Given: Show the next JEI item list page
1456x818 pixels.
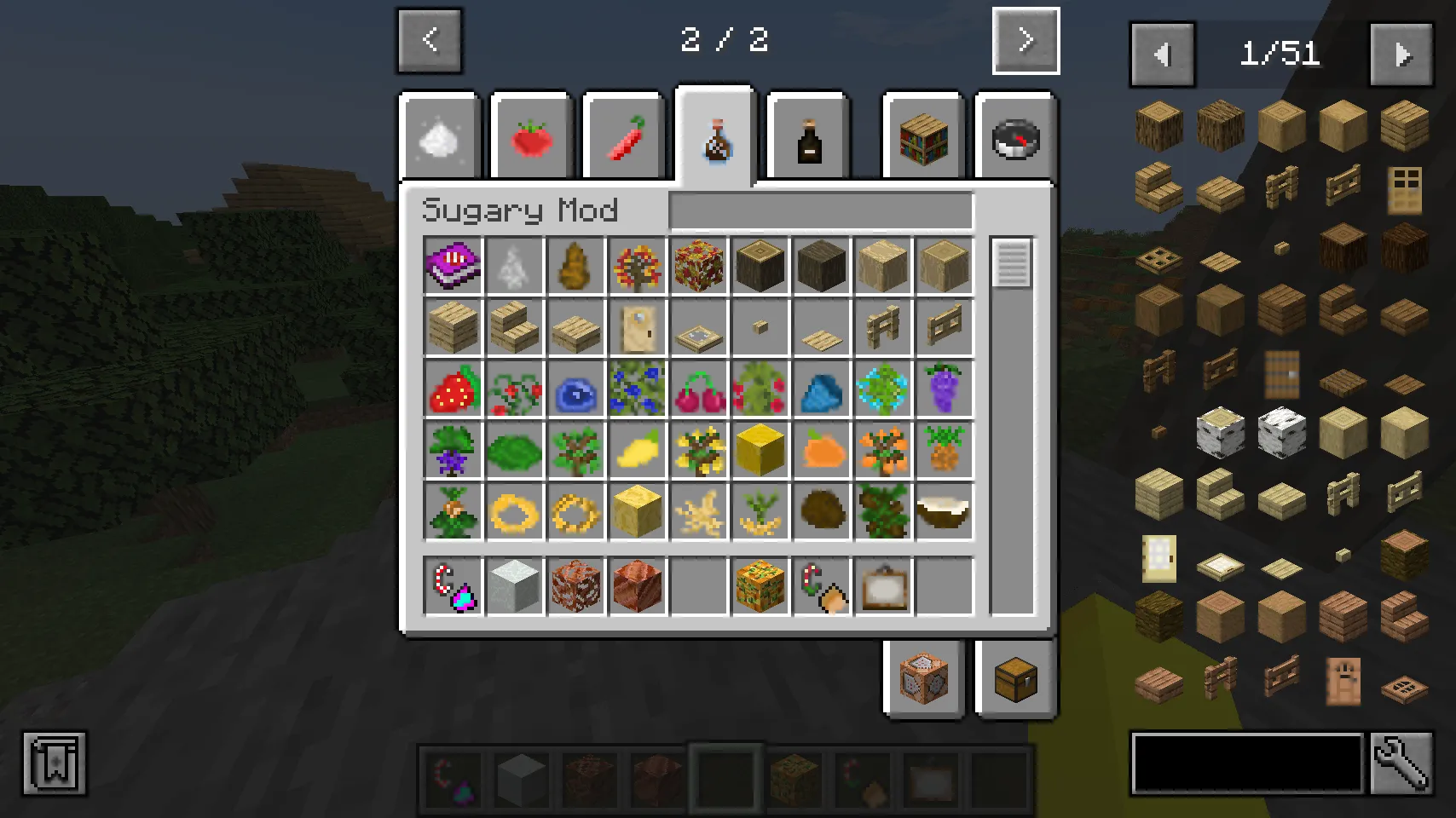Looking at the screenshot, I should (1401, 55).
